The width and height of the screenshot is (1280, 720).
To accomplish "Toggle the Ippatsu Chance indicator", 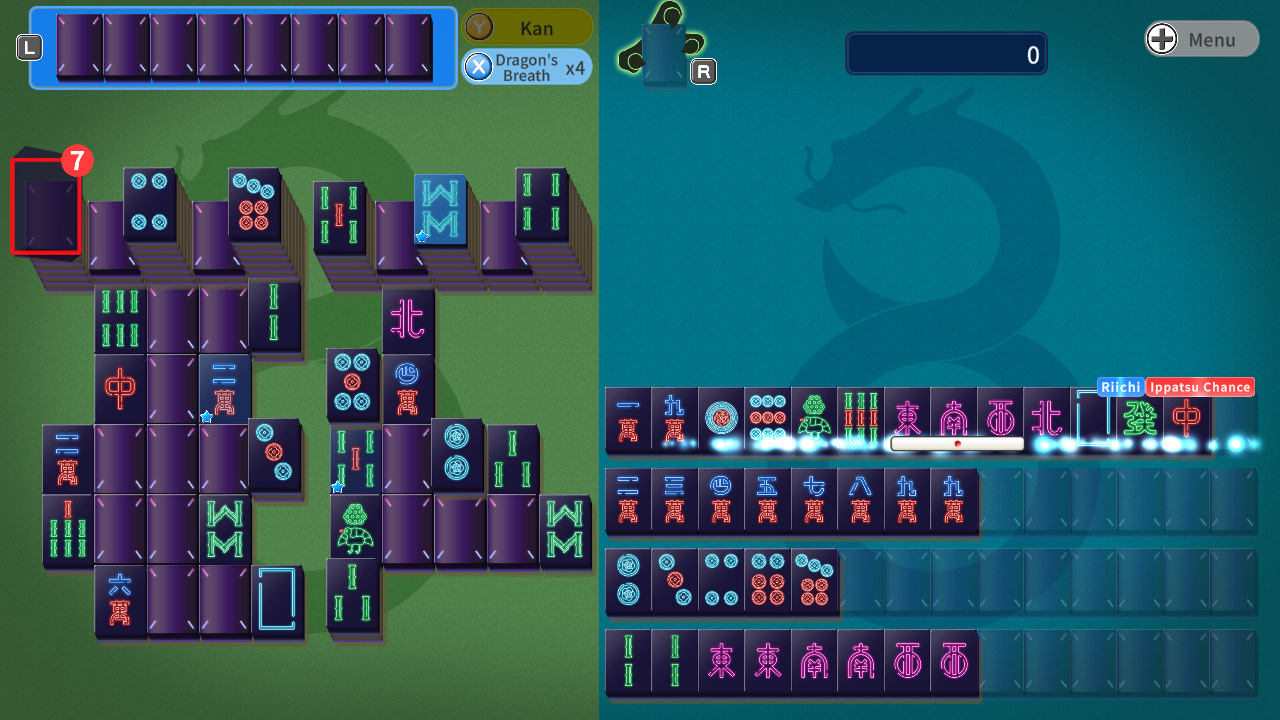I will [x=1199, y=387].
